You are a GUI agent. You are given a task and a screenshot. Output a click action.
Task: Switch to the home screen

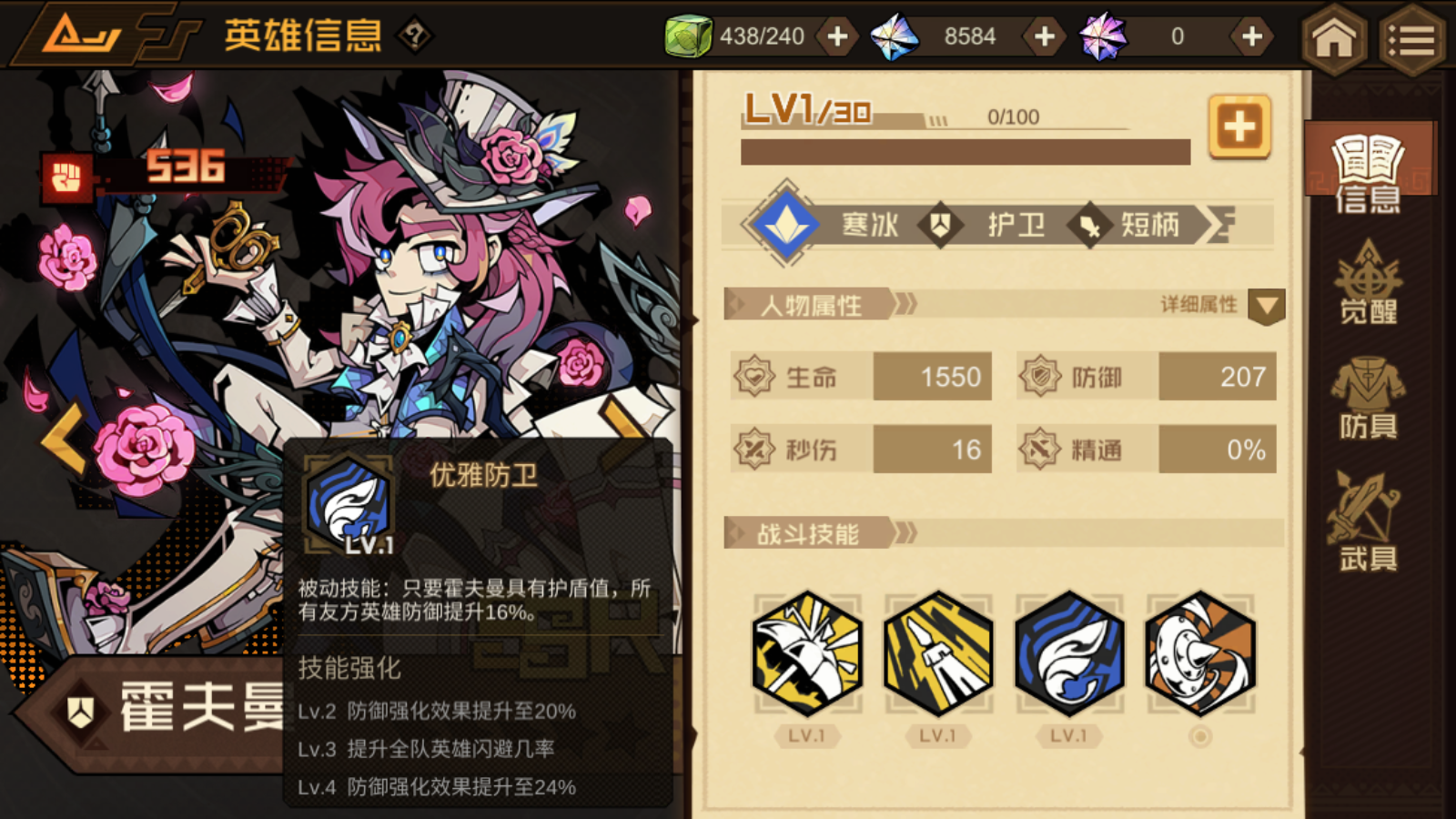click(1332, 36)
